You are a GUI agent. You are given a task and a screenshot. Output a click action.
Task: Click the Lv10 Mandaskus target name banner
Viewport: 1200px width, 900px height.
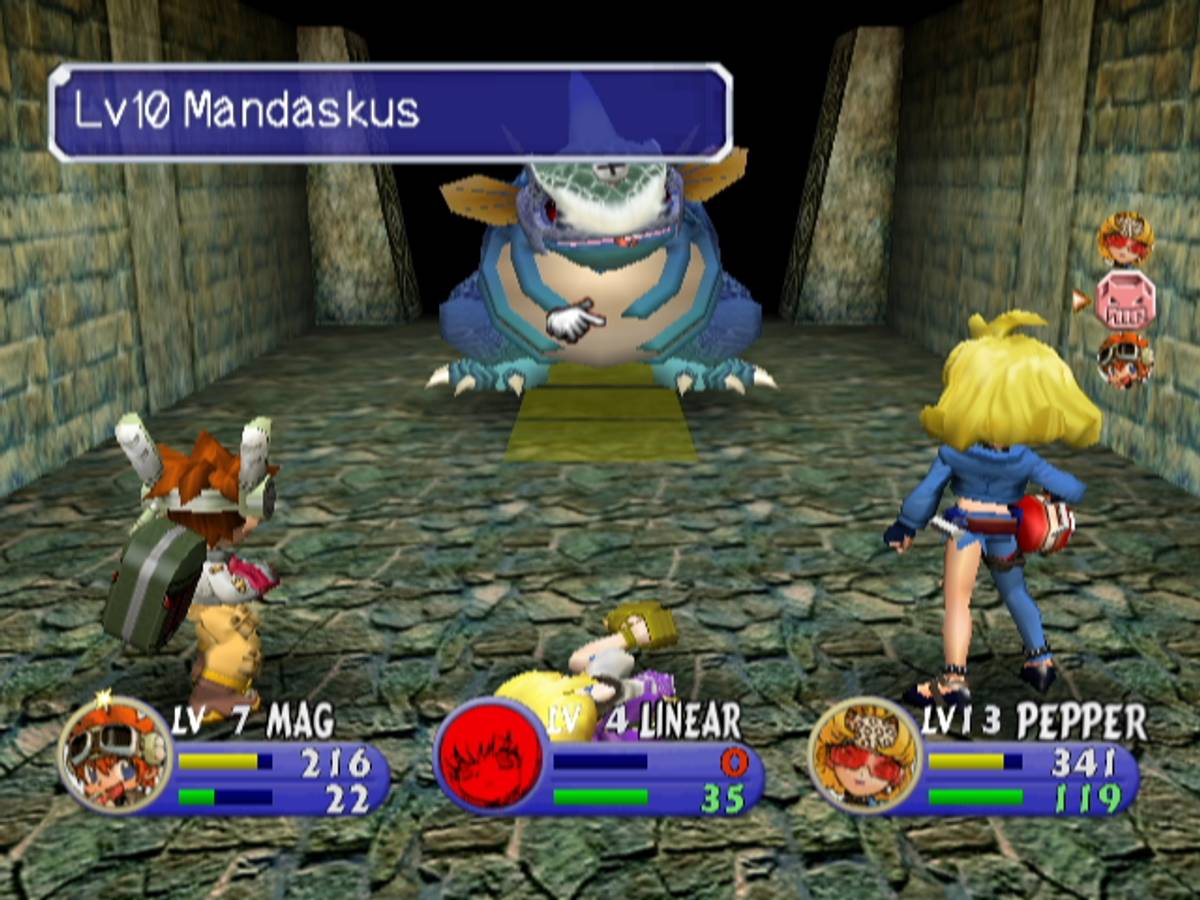[390, 112]
